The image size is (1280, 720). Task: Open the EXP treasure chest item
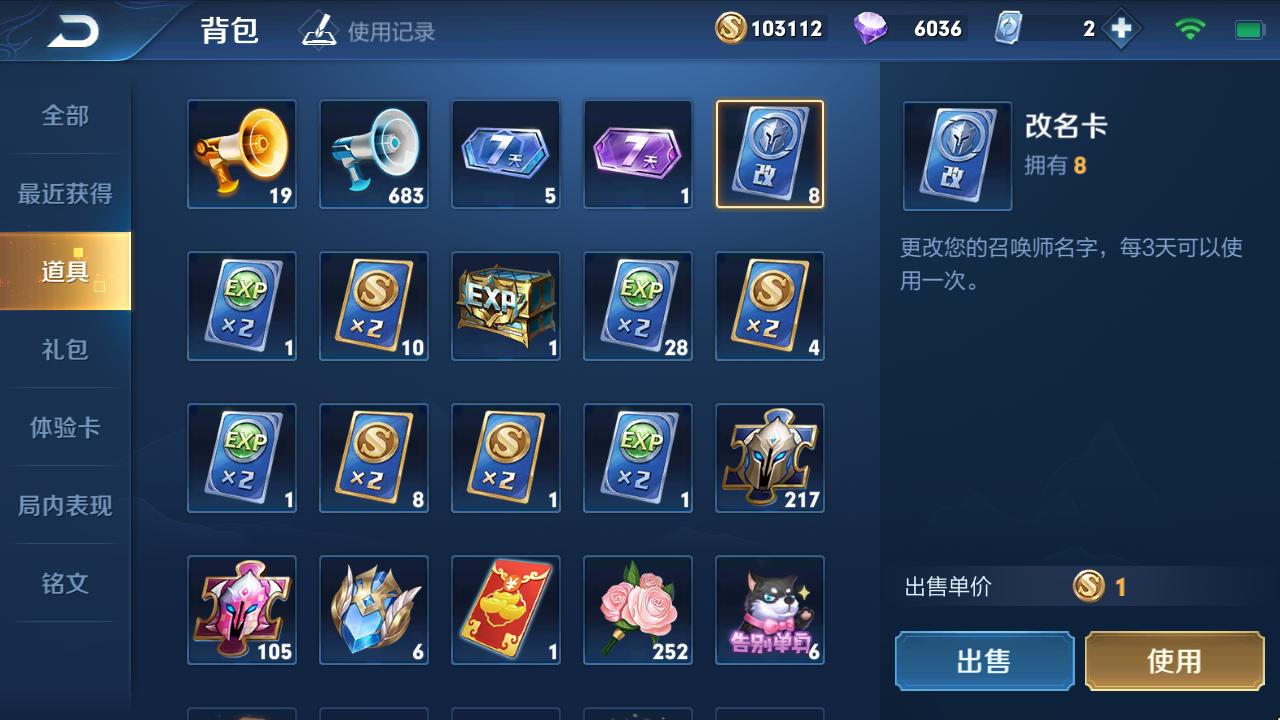pyautogui.click(x=505, y=307)
